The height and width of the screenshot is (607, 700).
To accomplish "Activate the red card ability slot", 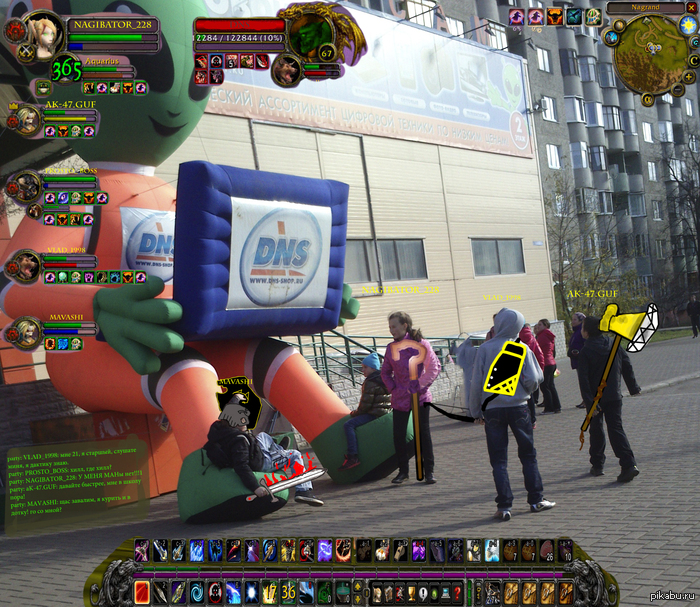I will tap(142, 591).
